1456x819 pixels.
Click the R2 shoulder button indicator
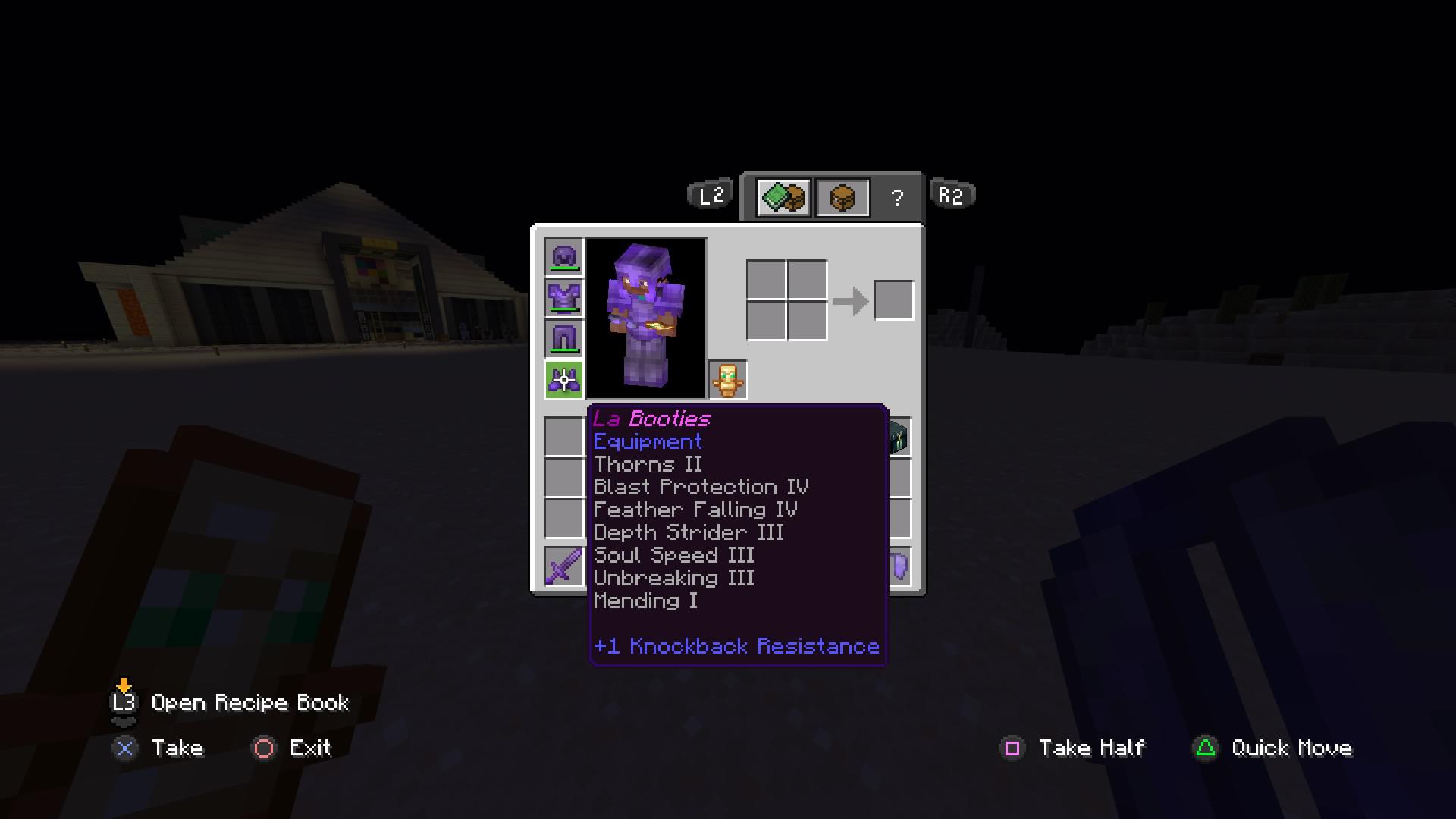[952, 194]
